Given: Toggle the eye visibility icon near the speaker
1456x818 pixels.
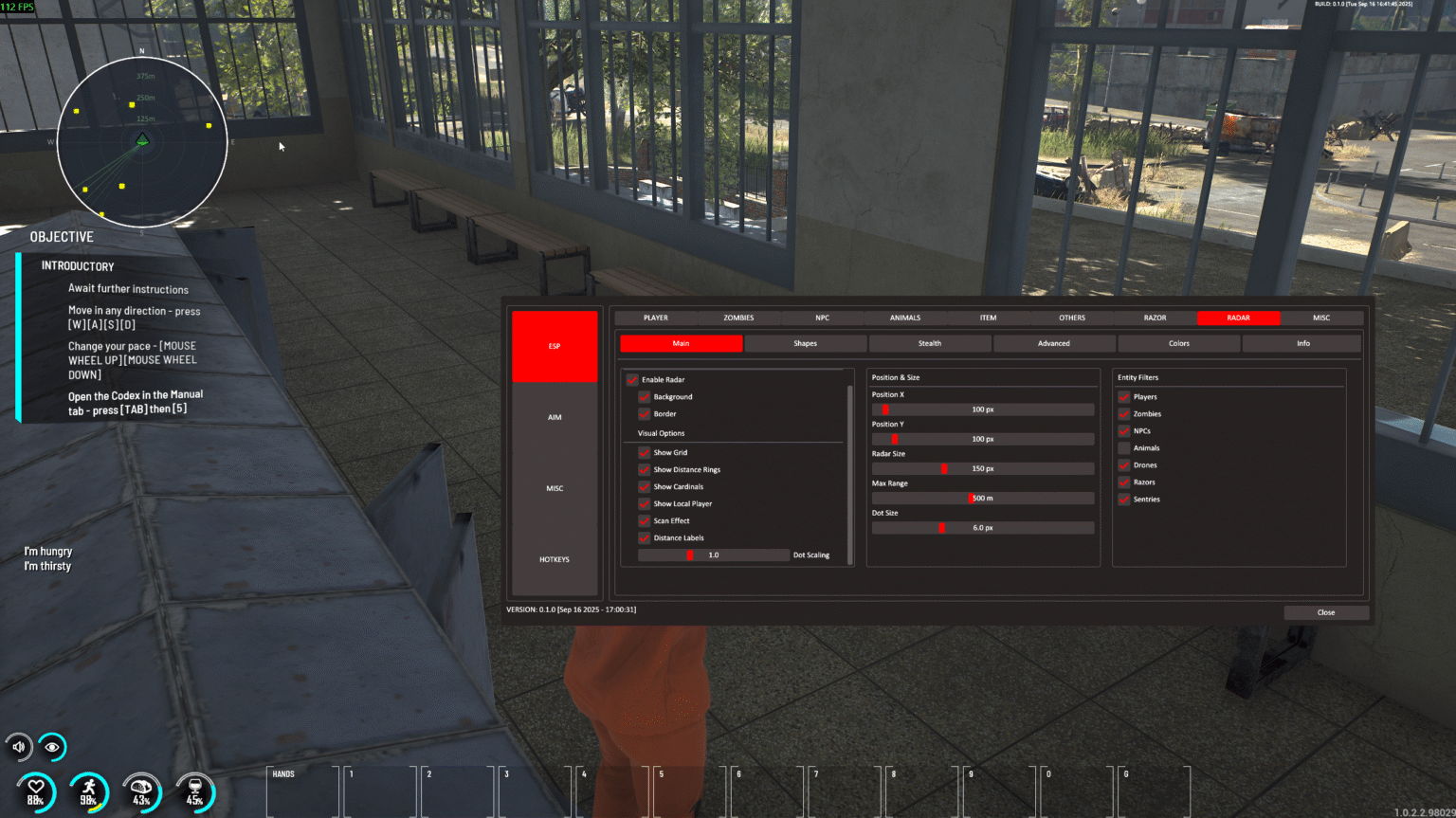Looking at the screenshot, I should pyautogui.click(x=53, y=746).
